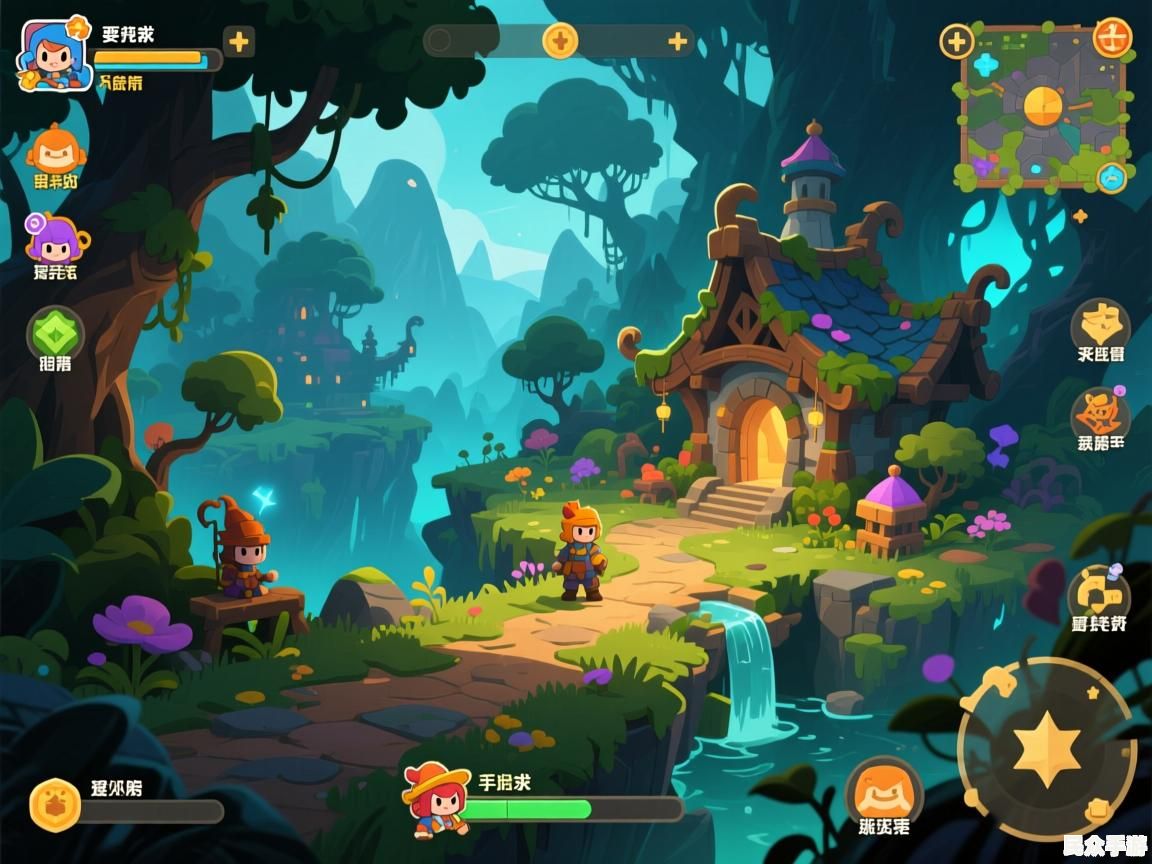
Task: Click the plus button beside the player bar
Action: pos(238,42)
